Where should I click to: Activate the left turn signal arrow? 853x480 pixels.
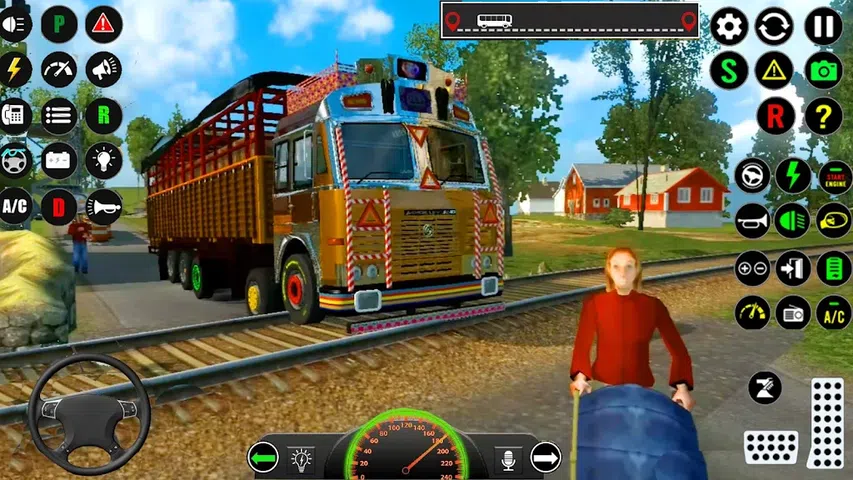[x=263, y=458]
